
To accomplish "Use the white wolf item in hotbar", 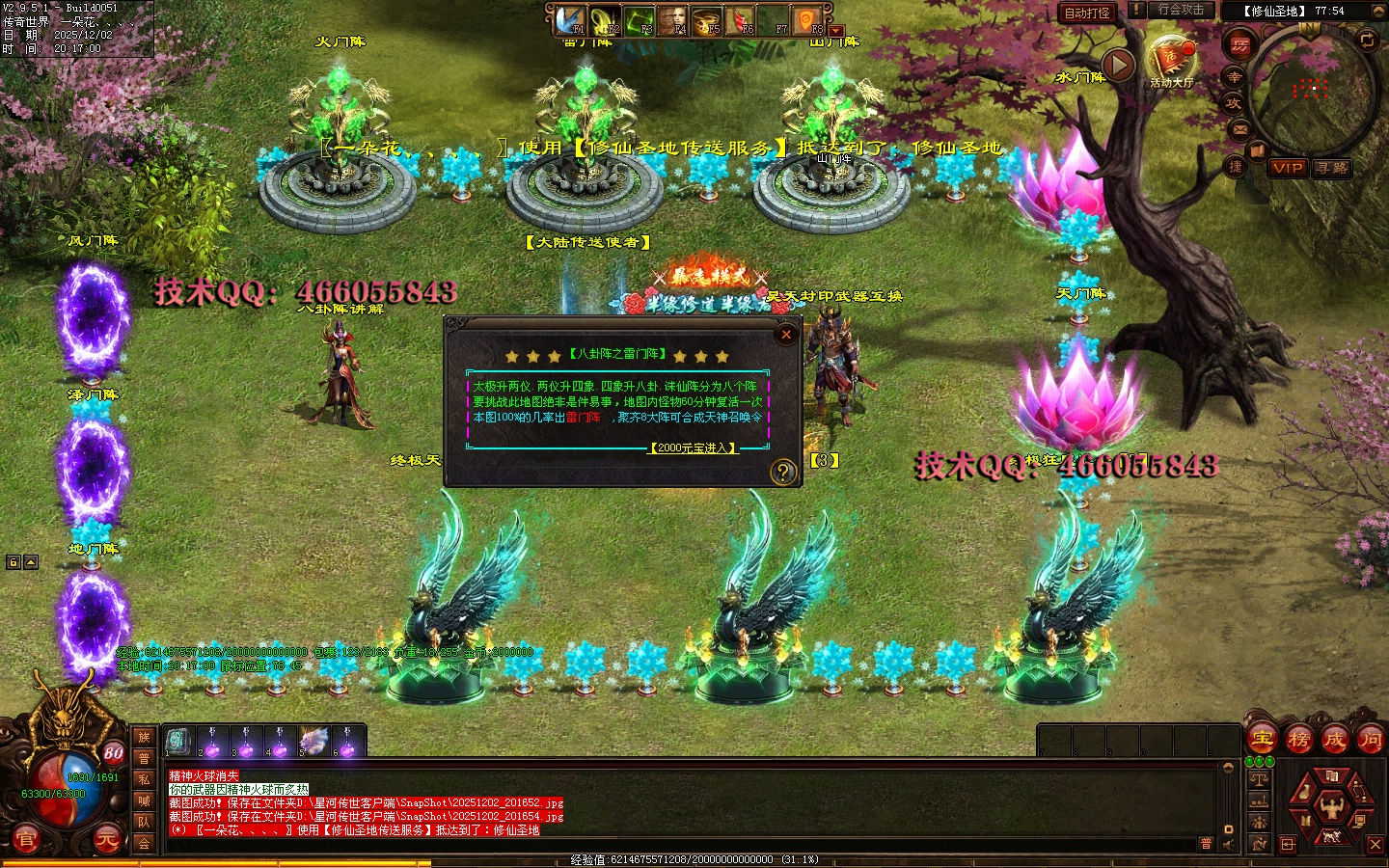I will click(313, 742).
